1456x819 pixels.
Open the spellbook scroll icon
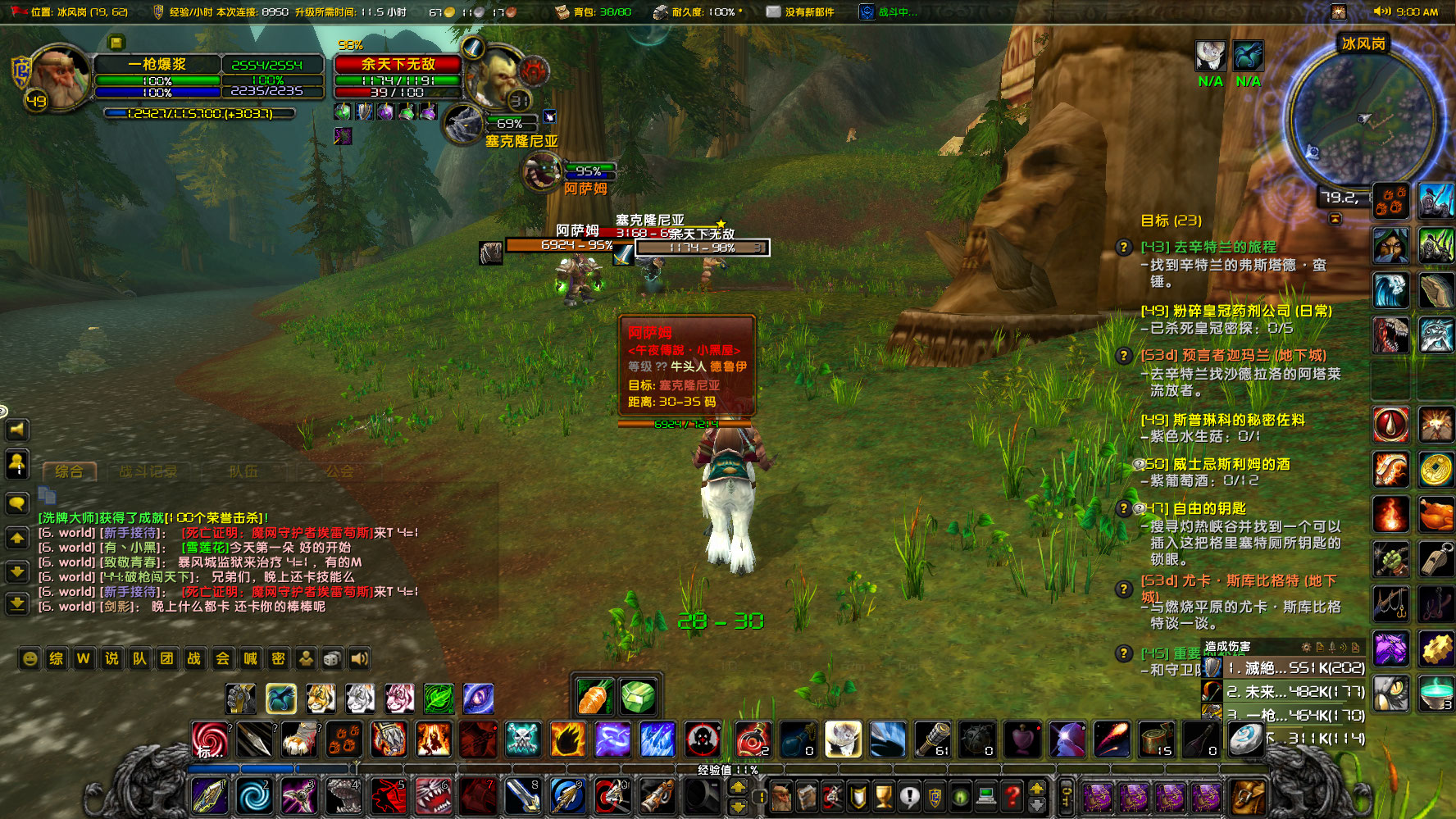[806, 796]
